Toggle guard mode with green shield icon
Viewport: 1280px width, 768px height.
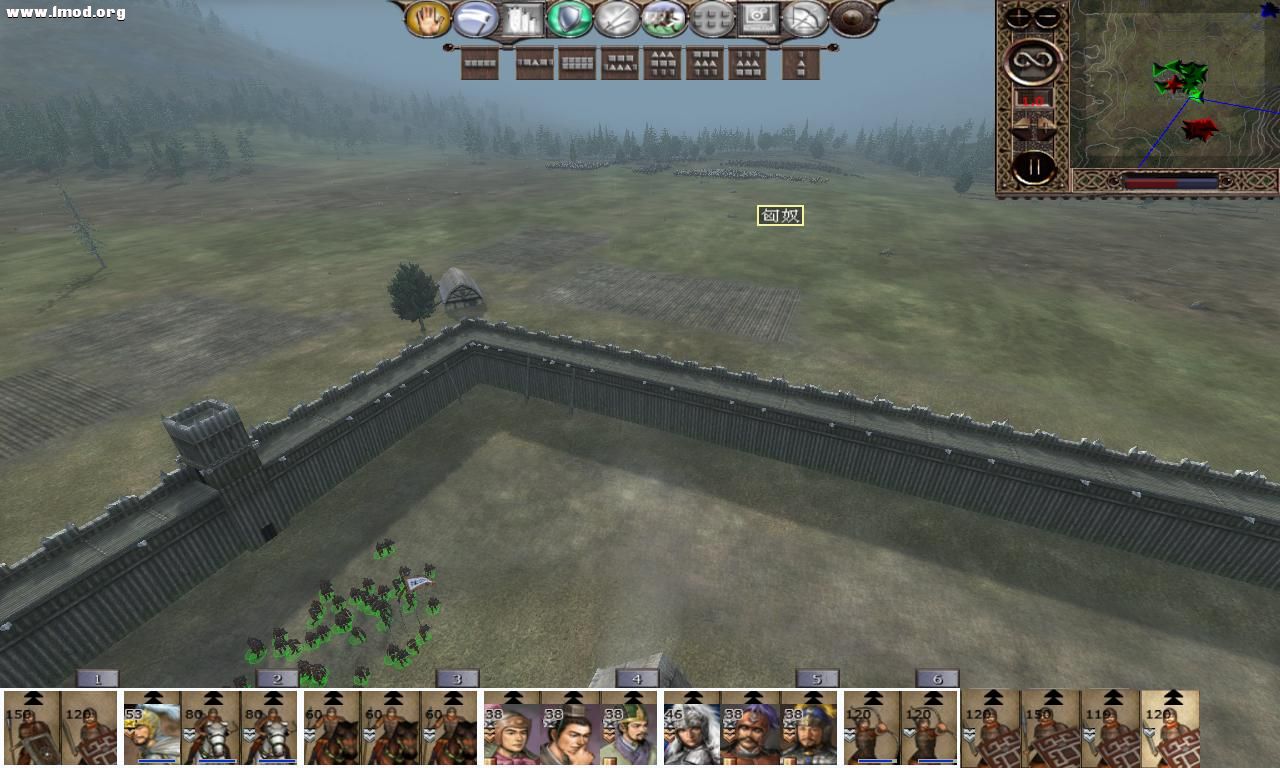tap(572, 20)
